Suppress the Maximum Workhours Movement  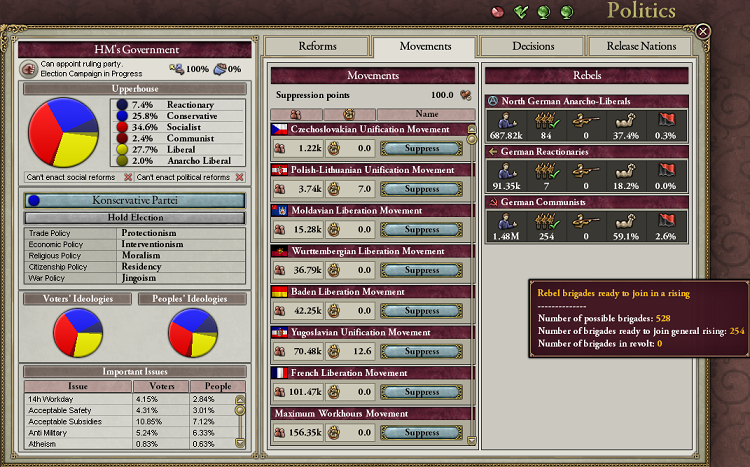click(x=423, y=433)
